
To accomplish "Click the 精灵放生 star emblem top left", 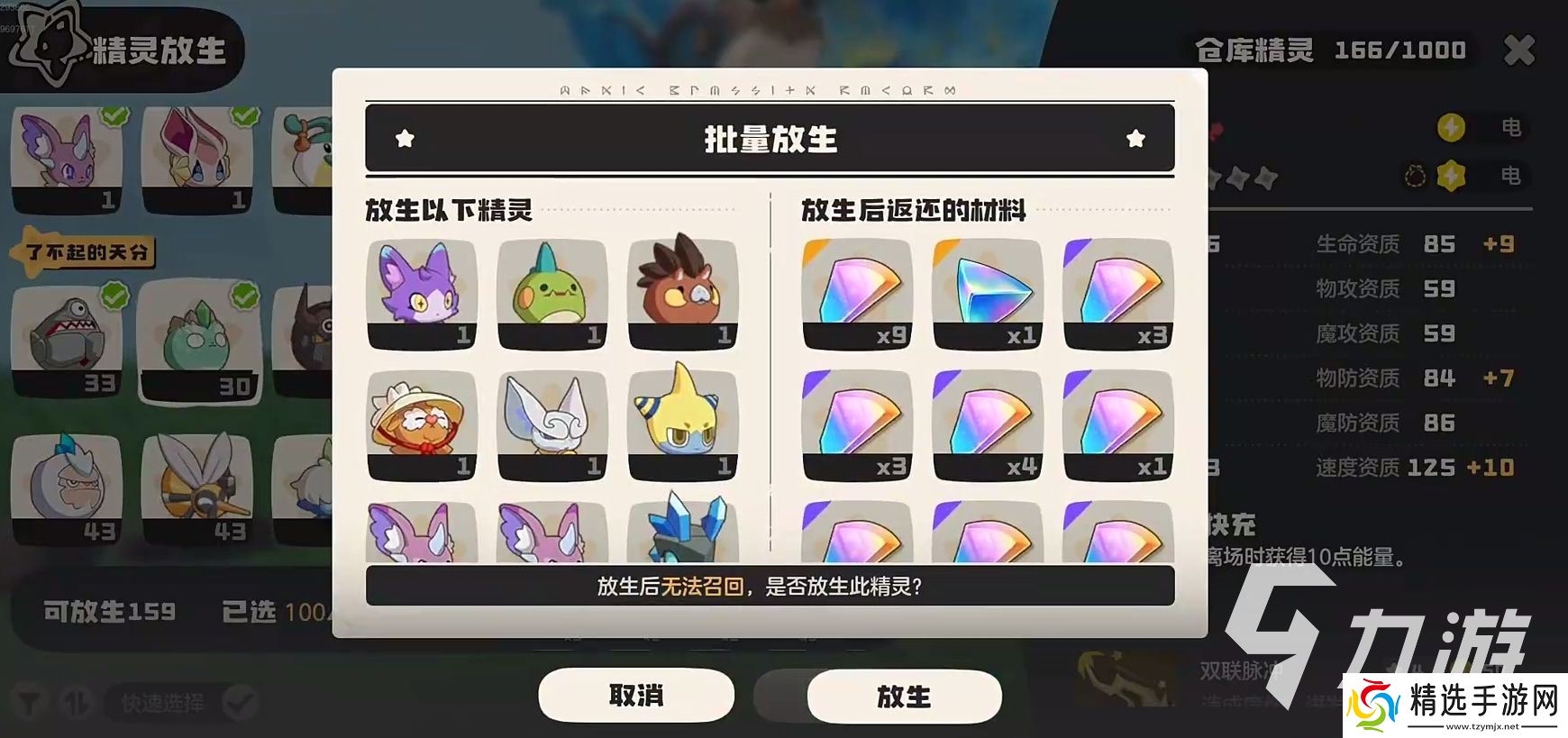I will click(52, 47).
